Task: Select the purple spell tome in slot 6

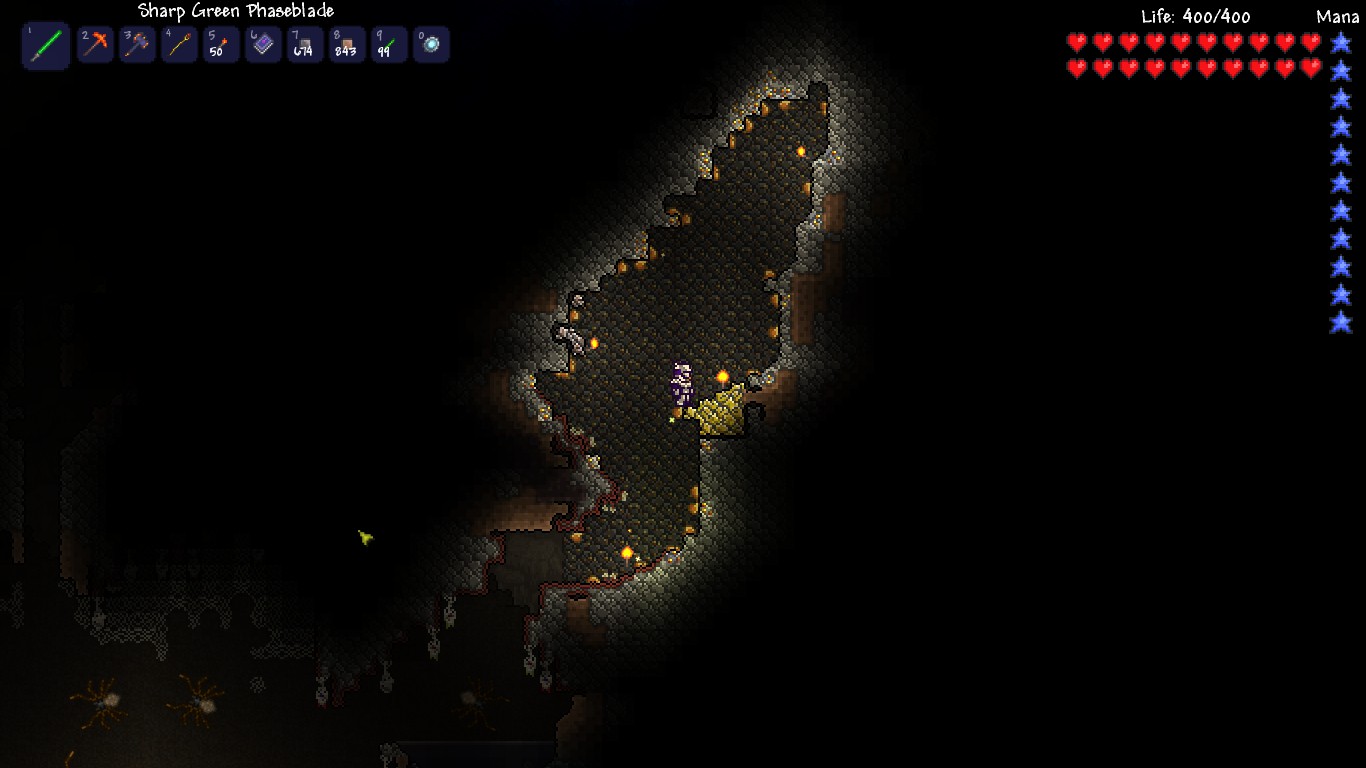Action: 262,44
